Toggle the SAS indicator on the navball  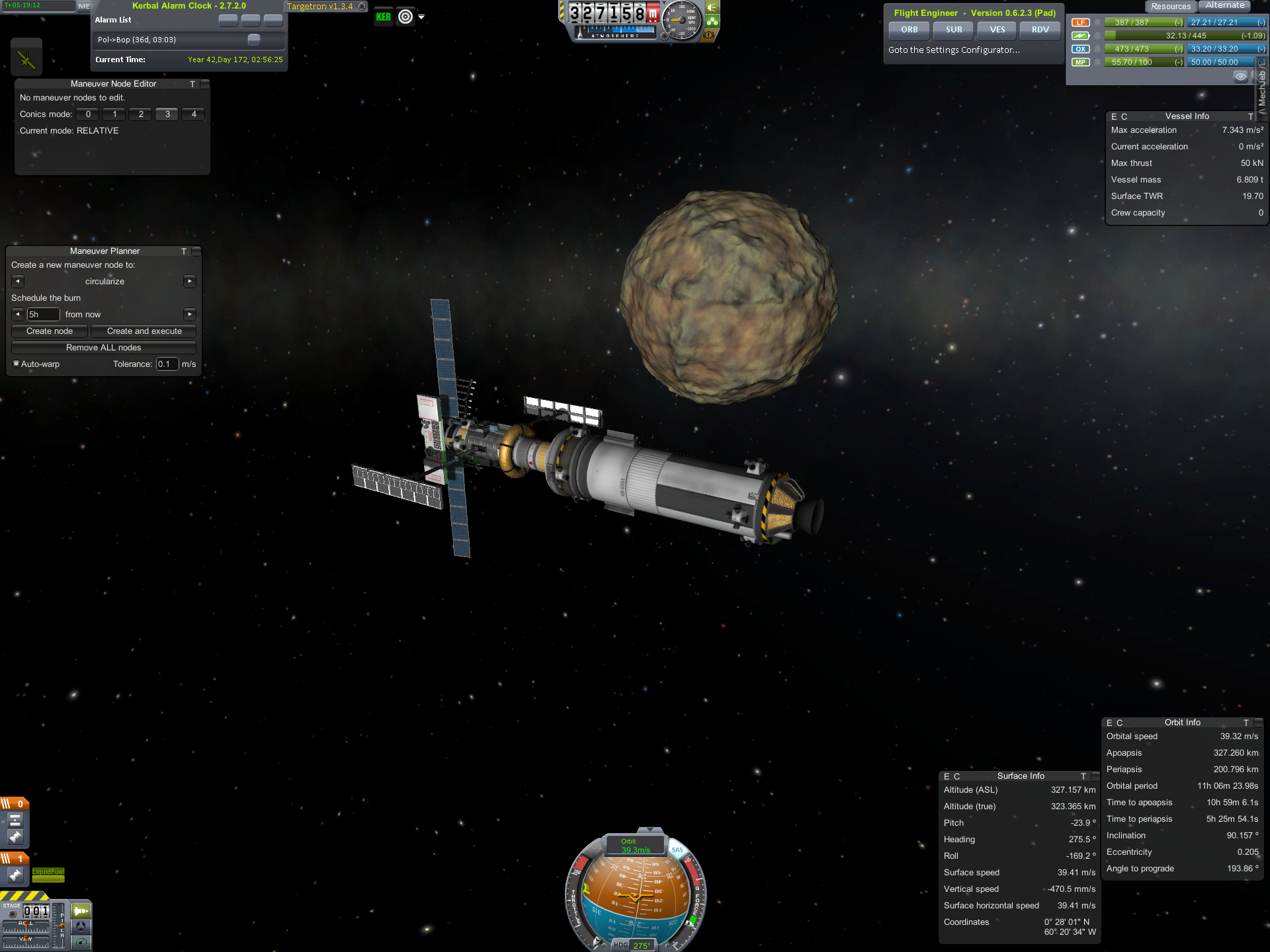[x=677, y=850]
